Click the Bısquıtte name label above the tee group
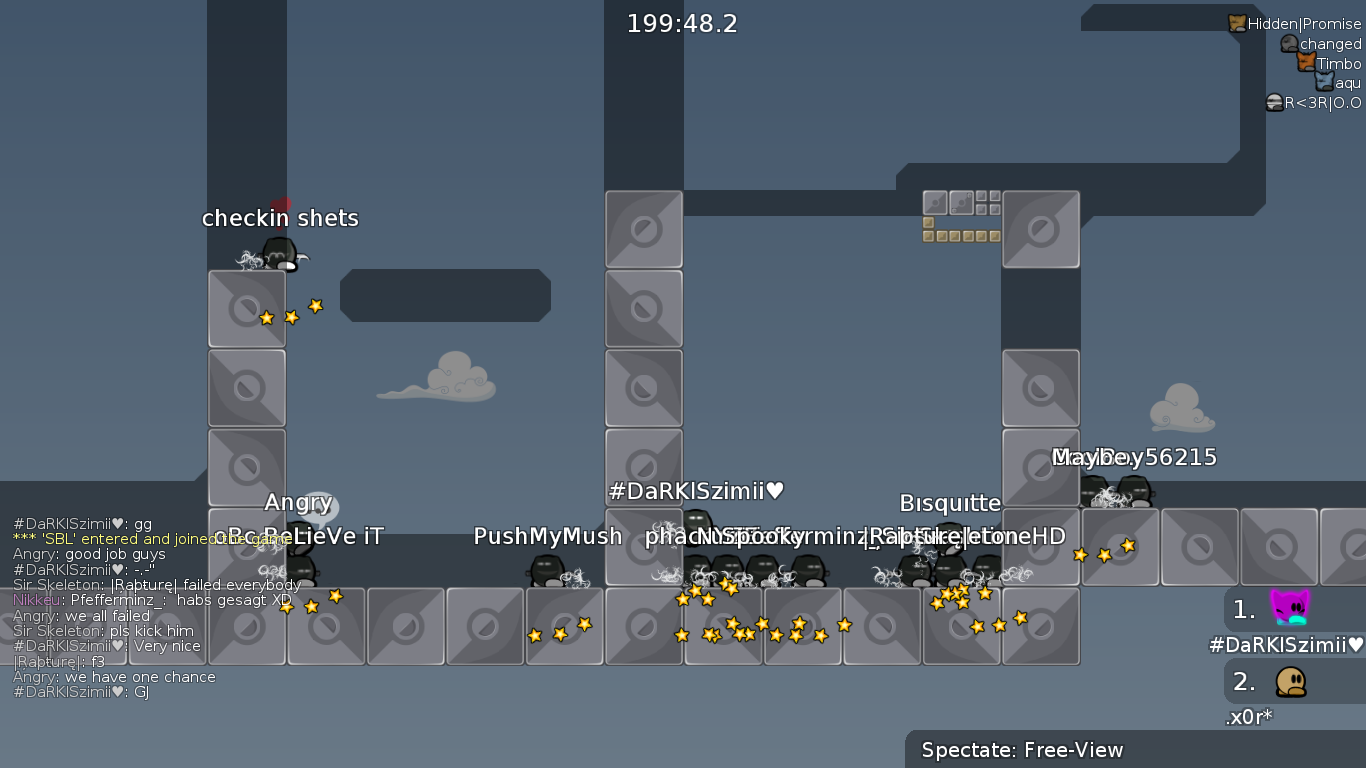The image size is (1366, 768). (950, 503)
